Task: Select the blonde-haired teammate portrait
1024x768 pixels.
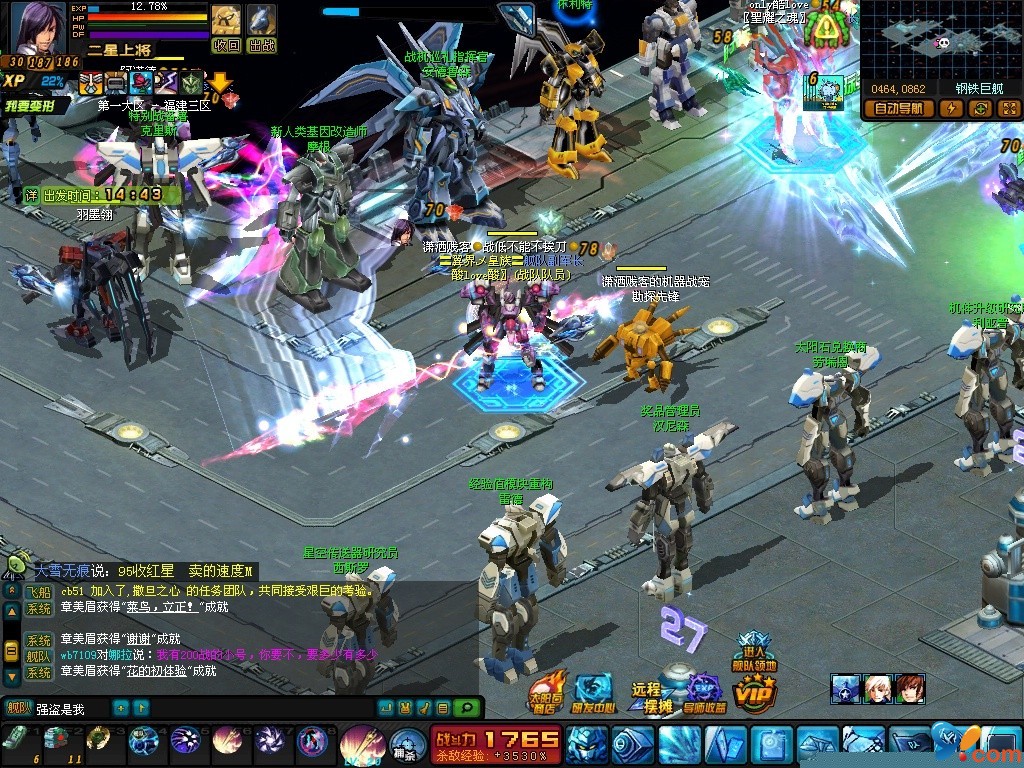Action: click(878, 688)
